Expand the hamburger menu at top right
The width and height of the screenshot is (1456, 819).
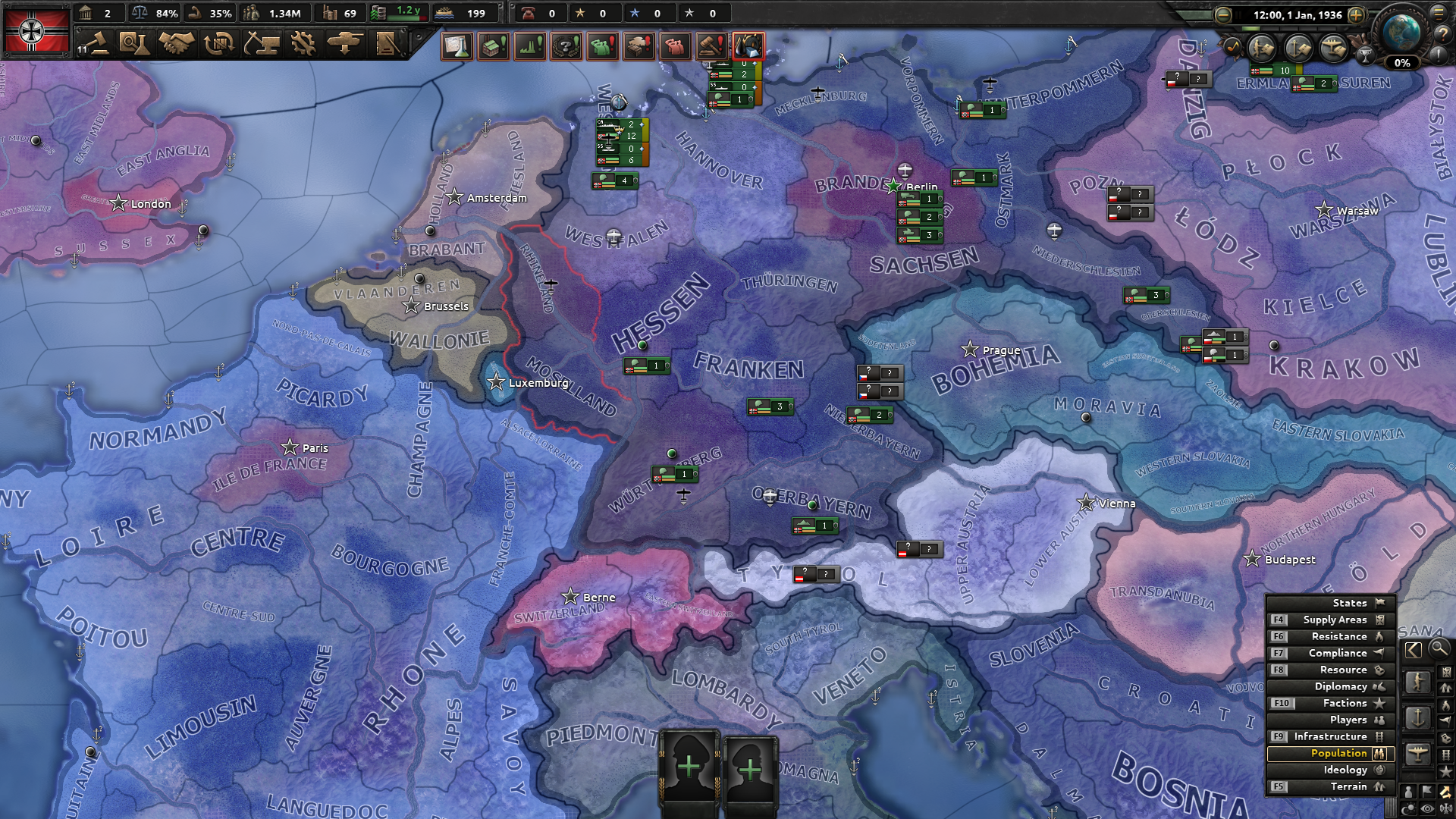pos(1439,13)
